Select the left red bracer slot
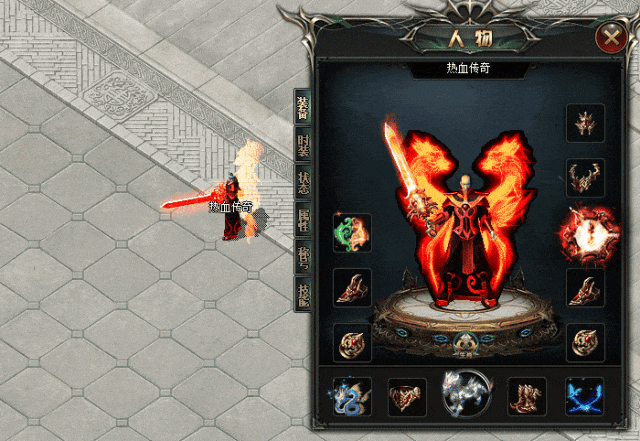640x441 pixels. coord(352,288)
